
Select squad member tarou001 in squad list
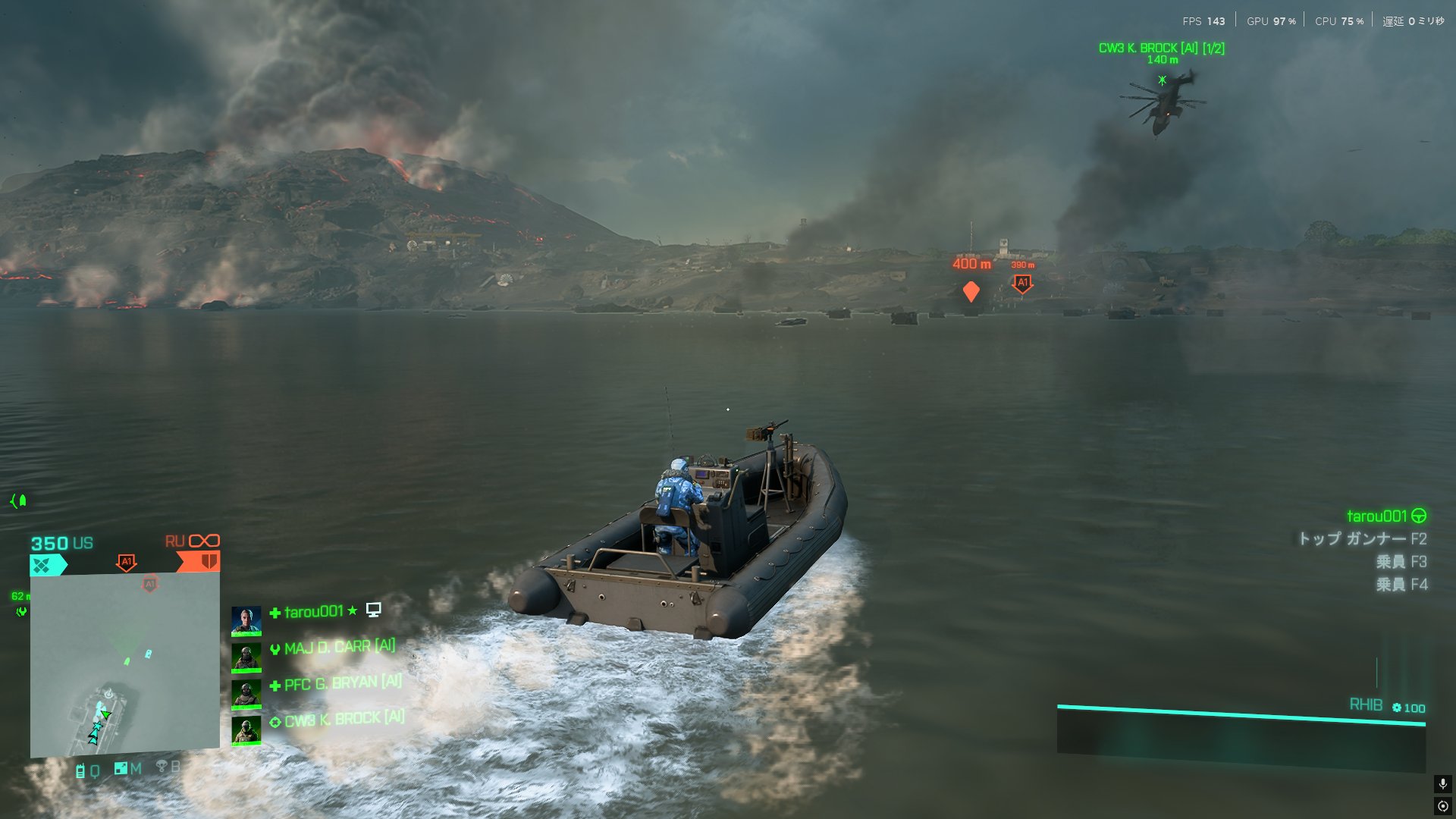point(313,612)
